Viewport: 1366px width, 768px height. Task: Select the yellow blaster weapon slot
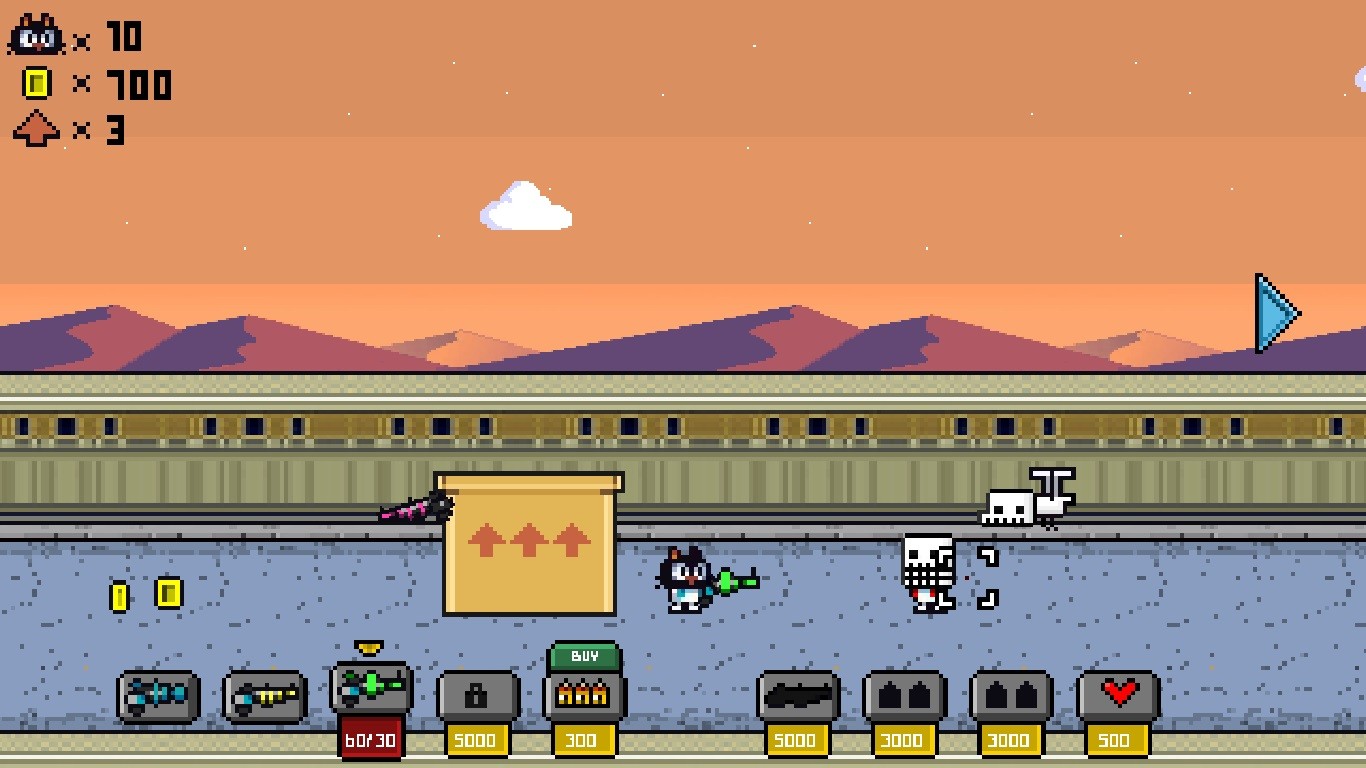[263, 695]
